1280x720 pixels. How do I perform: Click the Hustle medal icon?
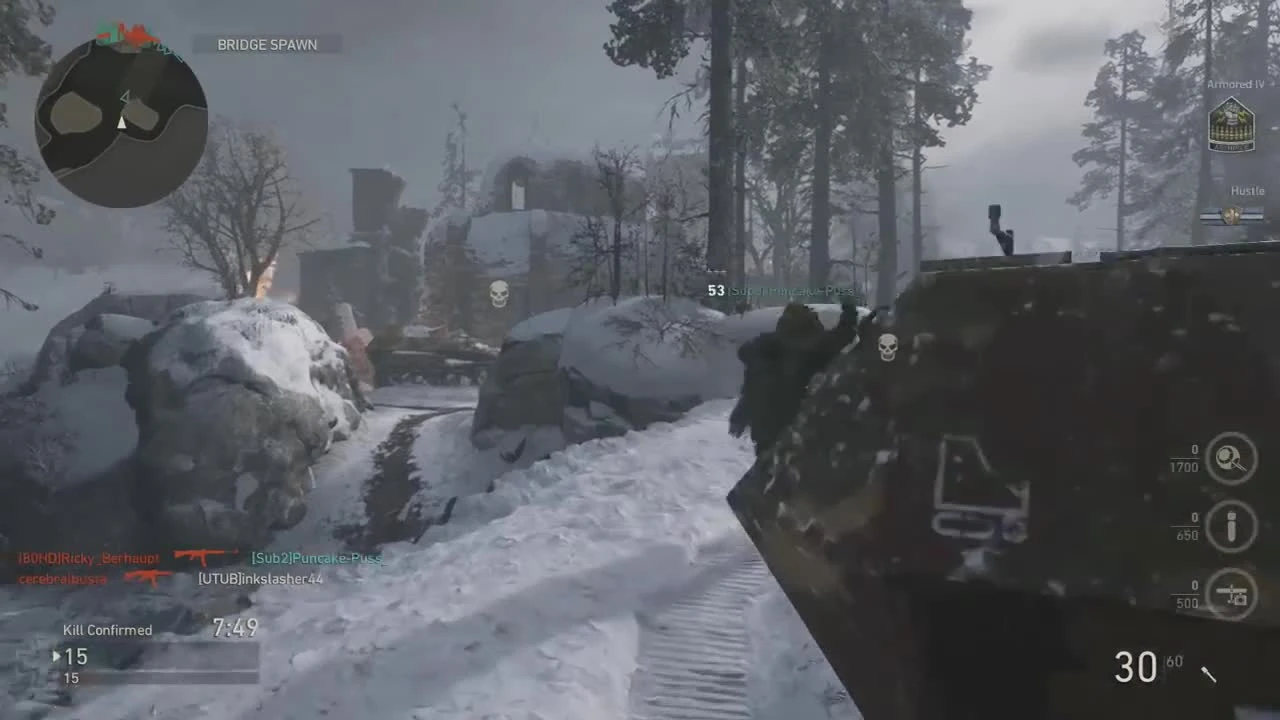(1232, 215)
